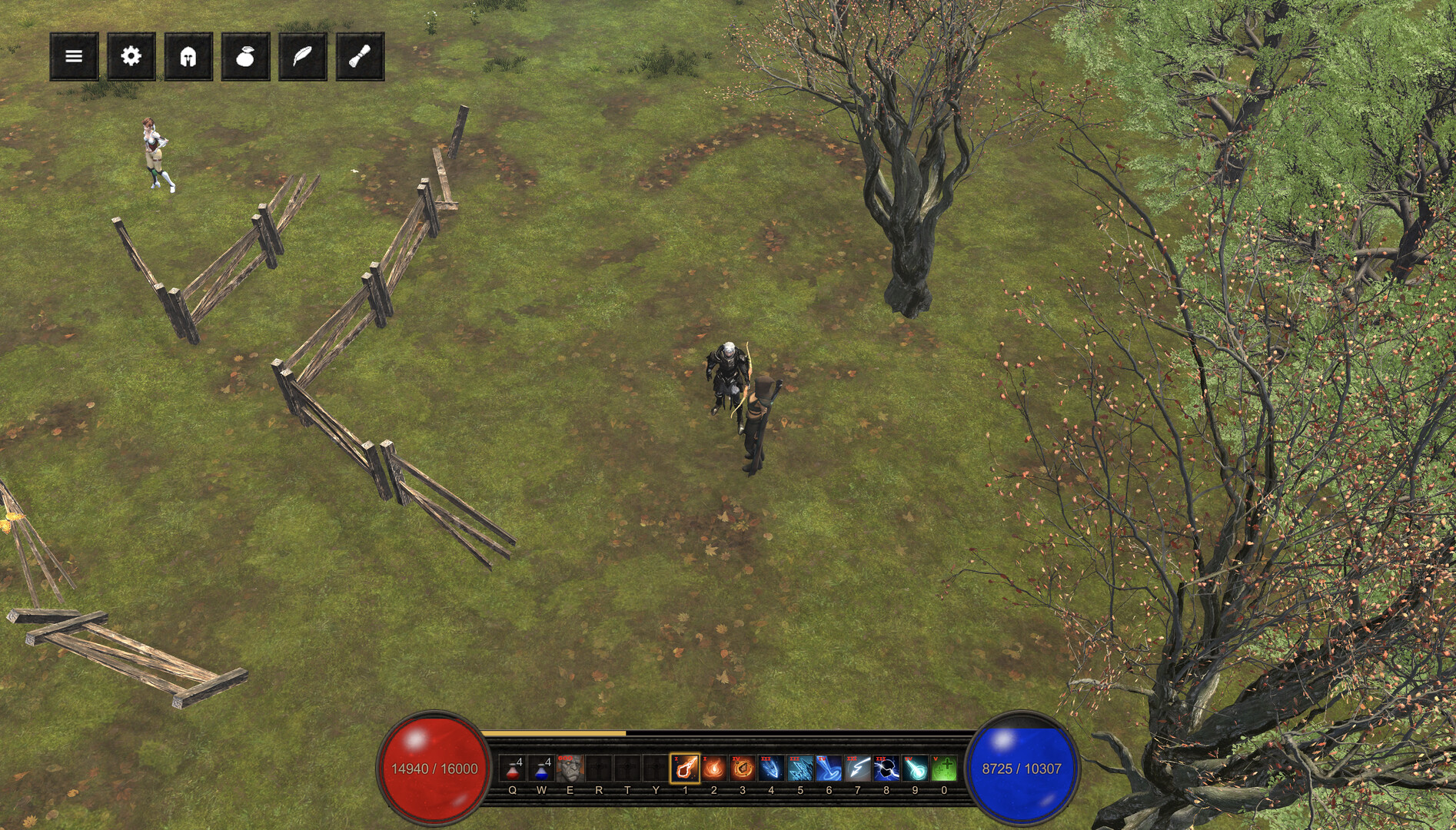Open the hamburger main menu
The height and width of the screenshot is (830, 1456).
[74, 56]
